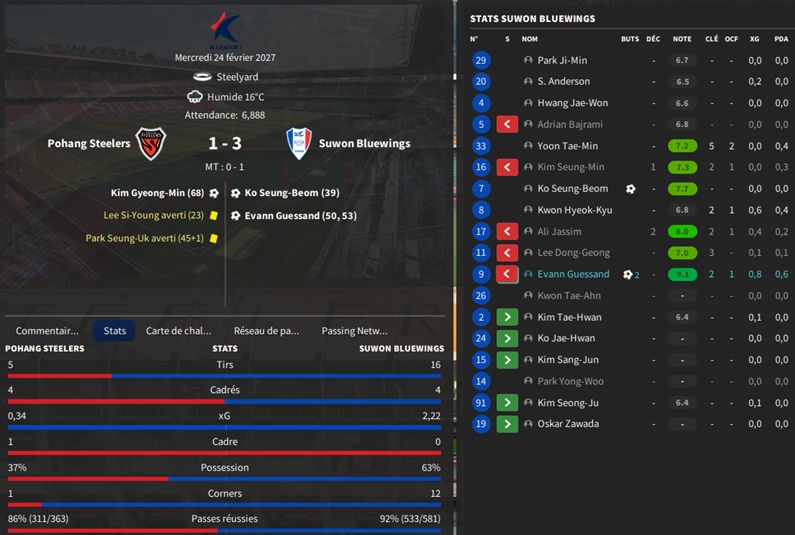Sort the table by XG column
This screenshot has width=795, height=535.
pyautogui.click(x=755, y=39)
